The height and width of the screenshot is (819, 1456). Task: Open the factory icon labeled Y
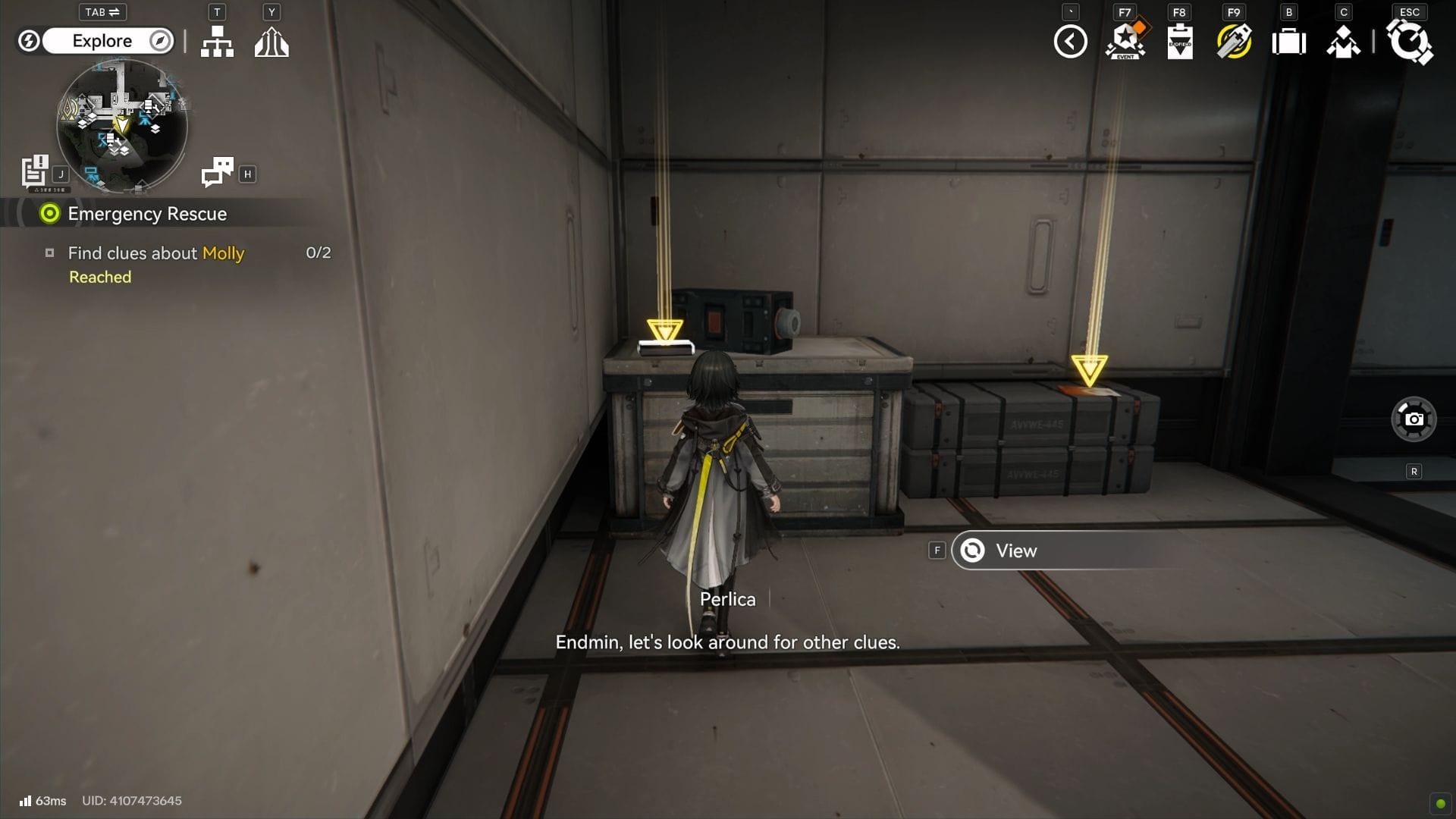[x=271, y=42]
